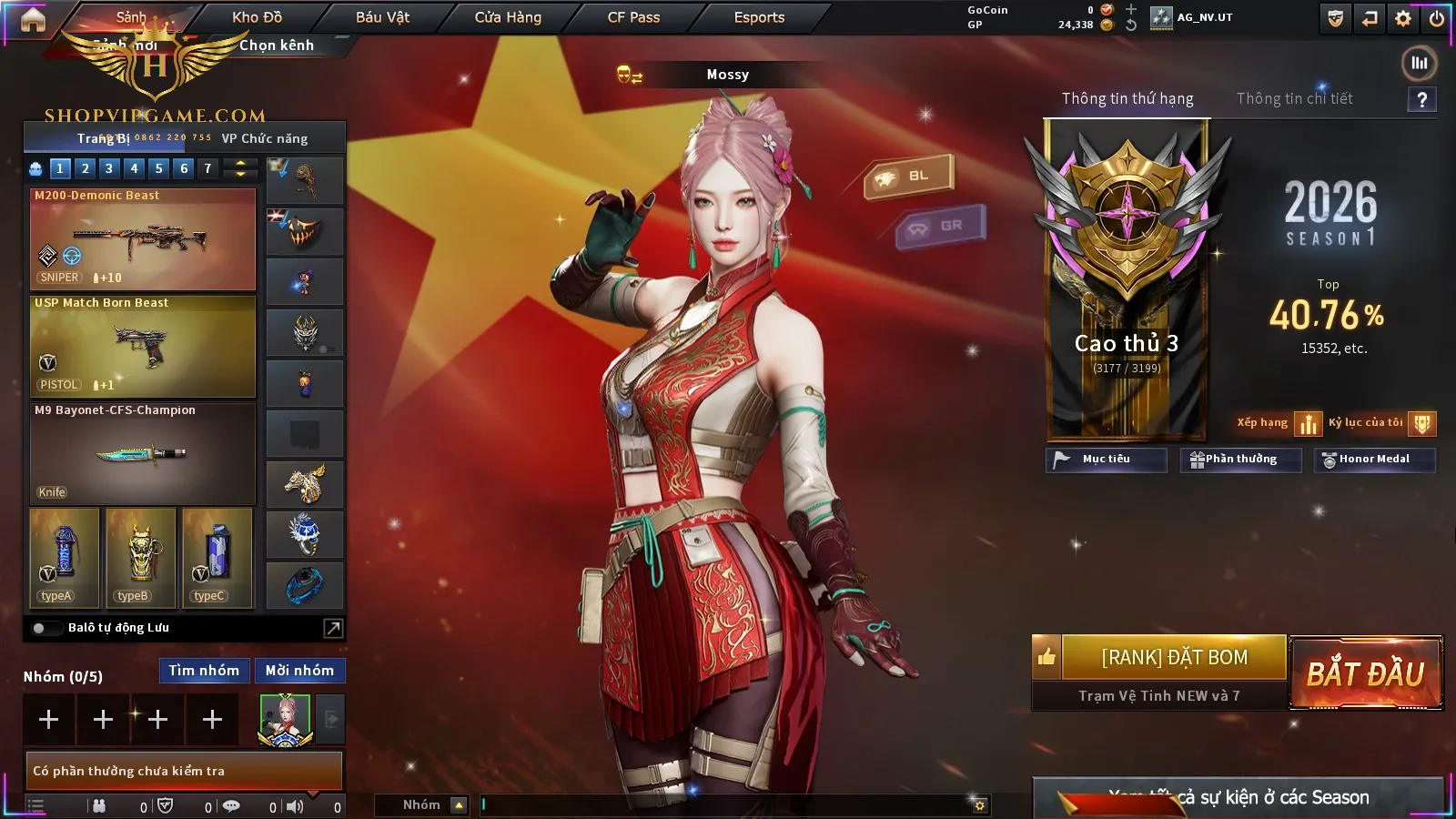Open the Phần thưởng rewards button
Viewport: 1456px width, 819px height.
click(1240, 460)
